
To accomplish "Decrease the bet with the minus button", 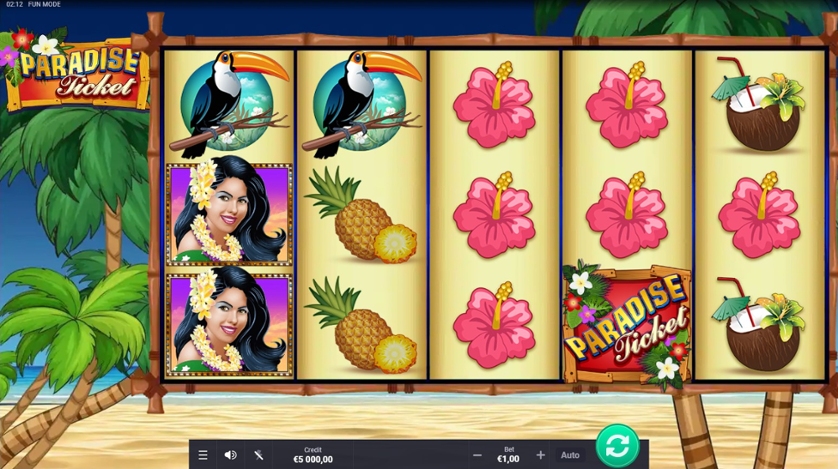I will pos(477,455).
